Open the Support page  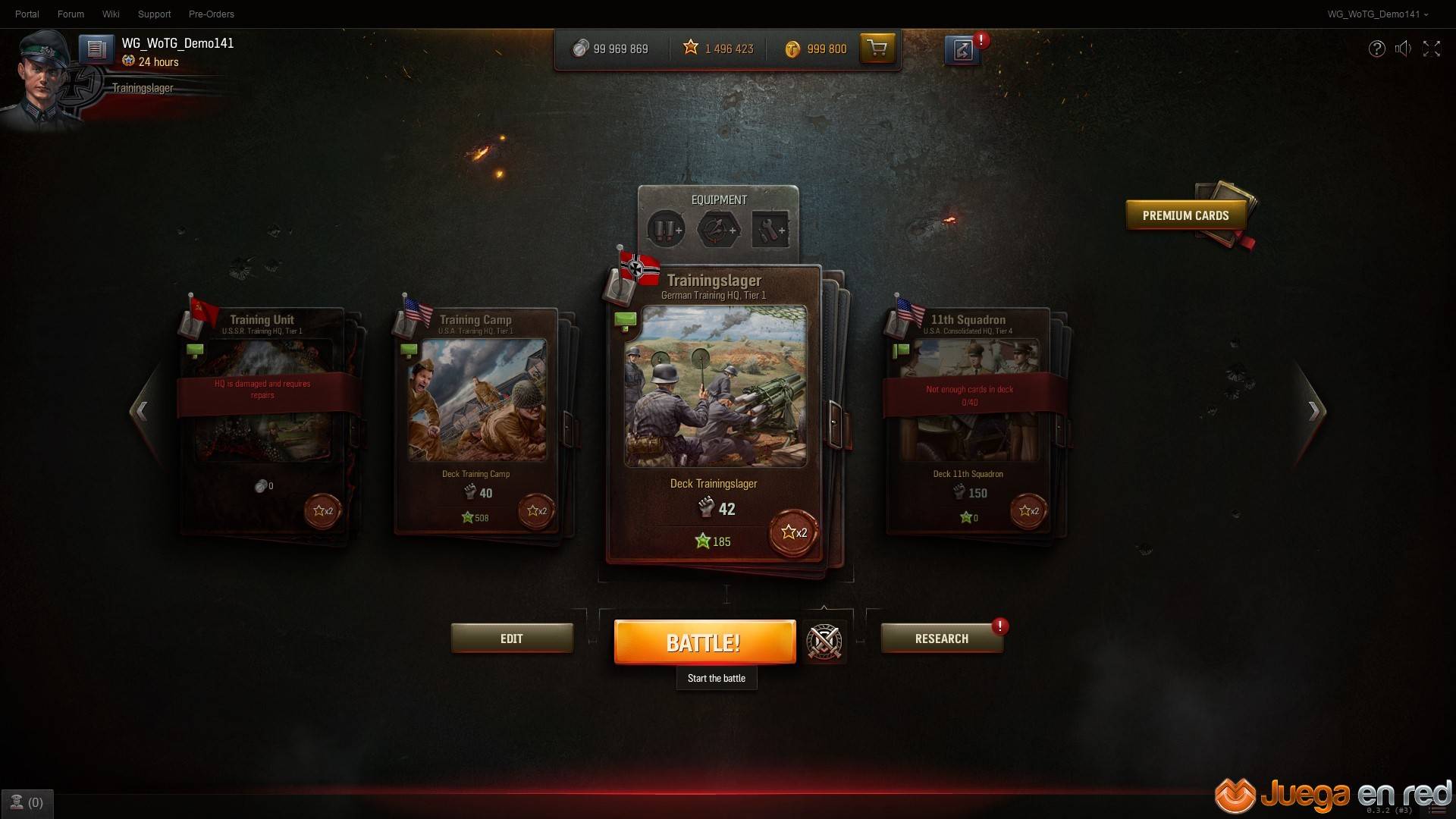click(154, 14)
